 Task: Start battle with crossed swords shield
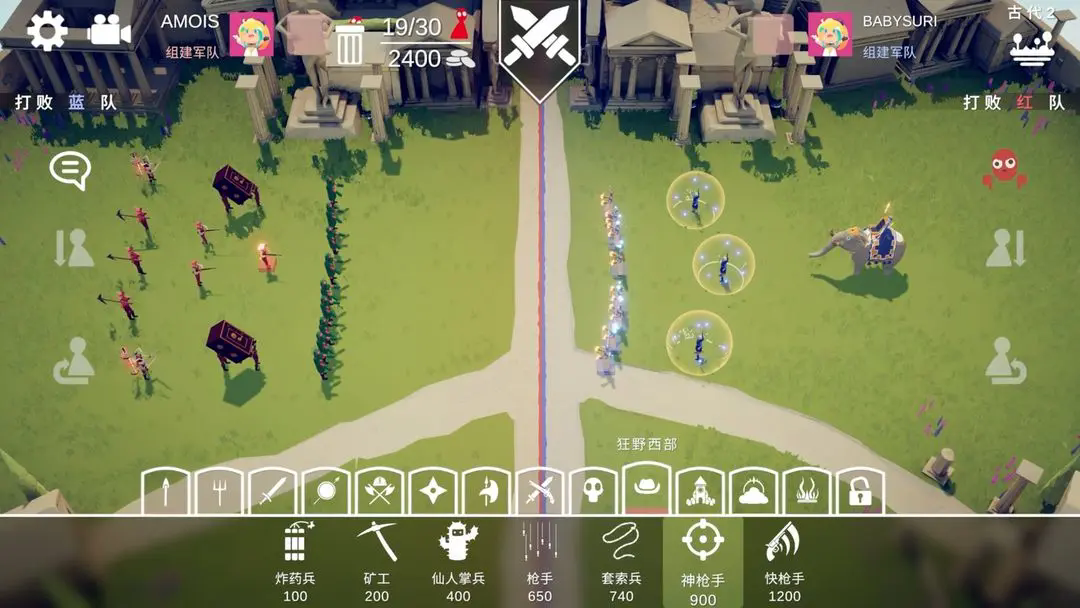click(541, 44)
